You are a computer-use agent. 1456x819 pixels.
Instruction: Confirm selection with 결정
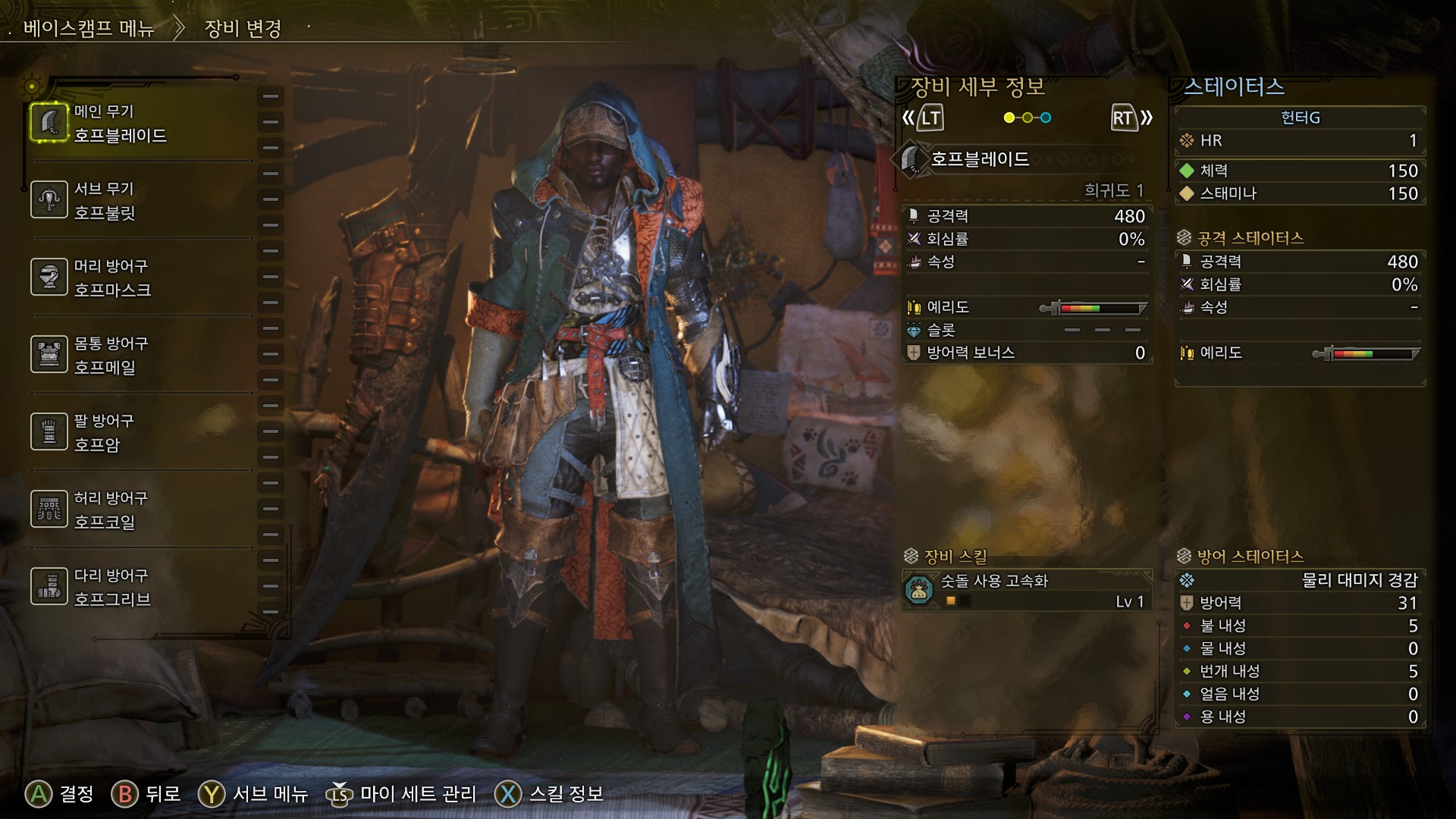coord(59,794)
